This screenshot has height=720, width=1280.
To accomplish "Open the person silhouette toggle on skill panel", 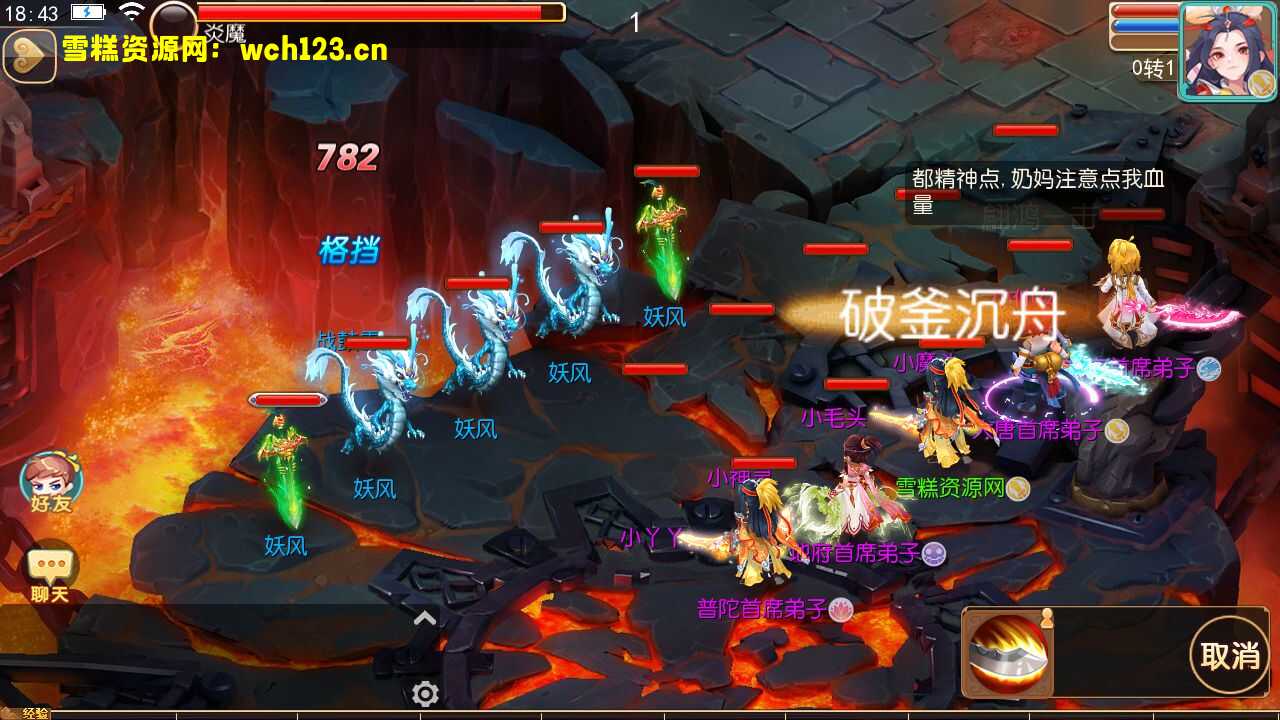I will point(1047,617).
